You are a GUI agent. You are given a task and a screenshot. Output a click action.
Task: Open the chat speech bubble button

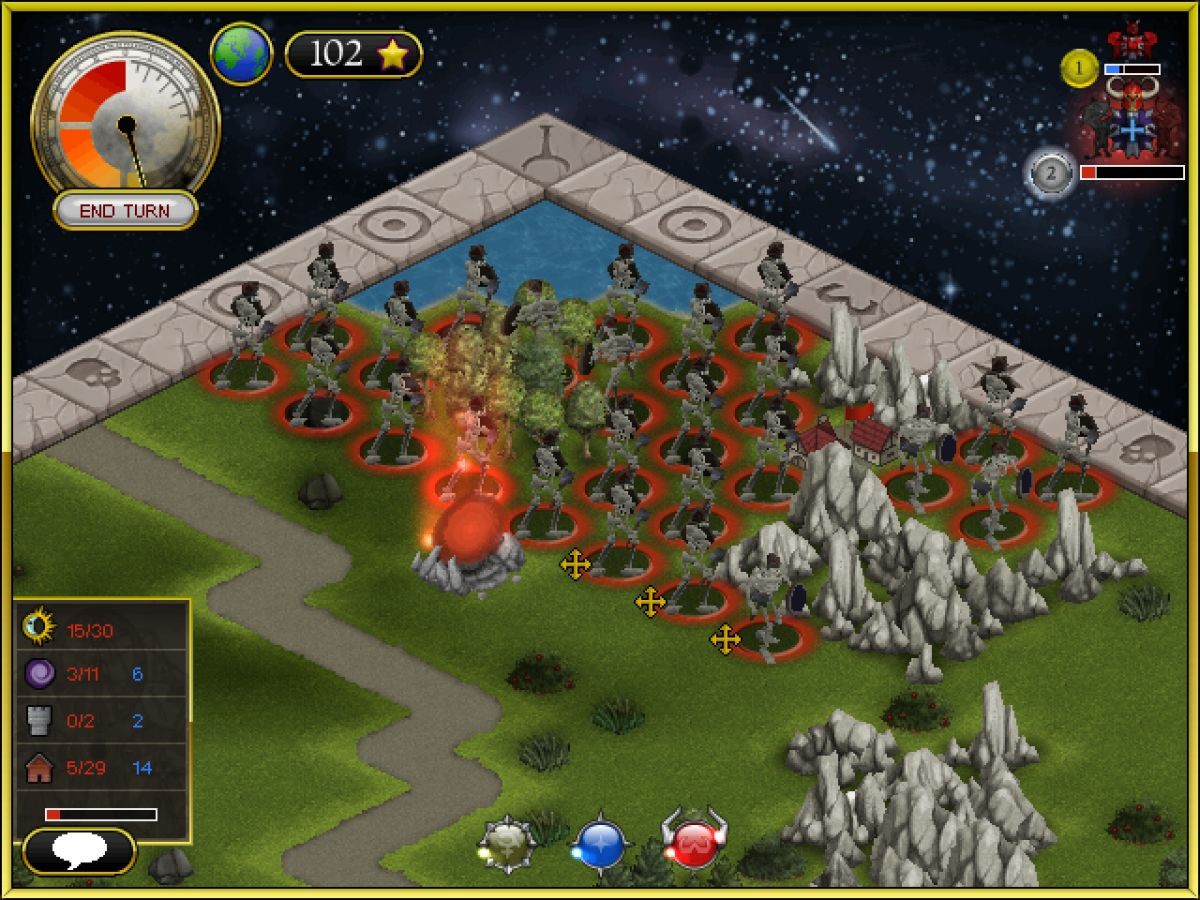pos(79,851)
